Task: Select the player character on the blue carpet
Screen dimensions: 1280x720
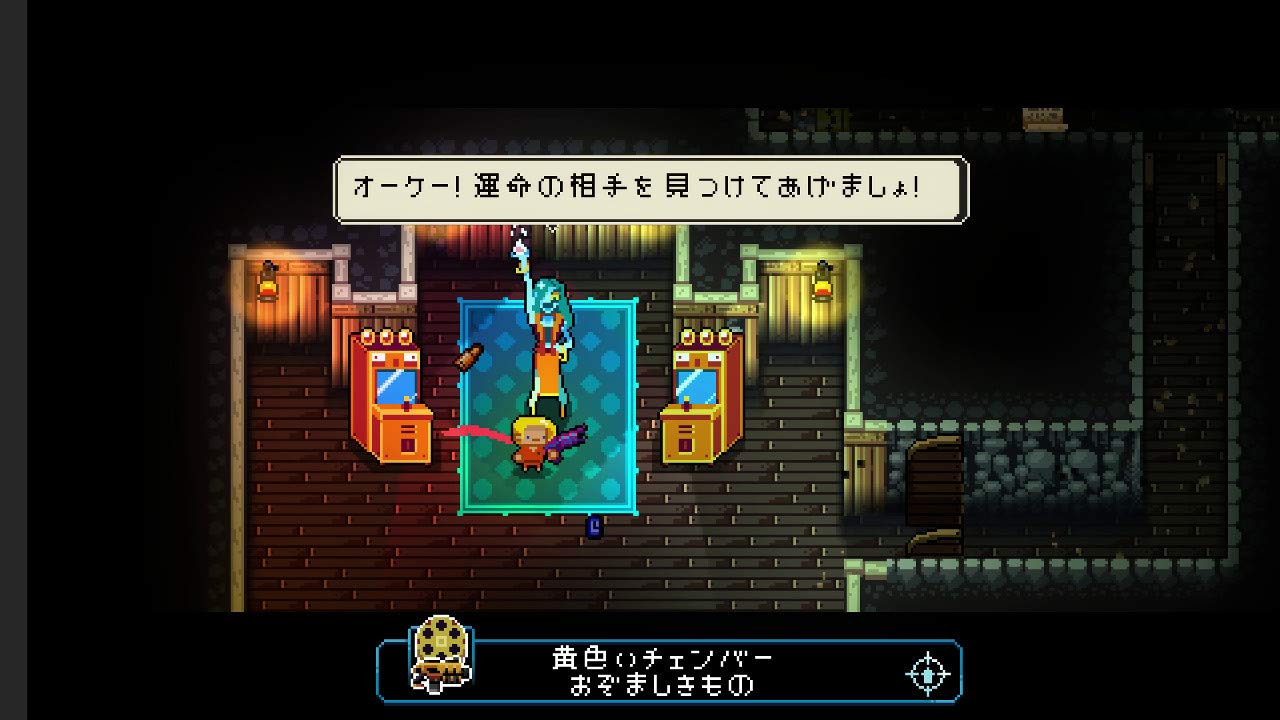Action: [x=532, y=440]
